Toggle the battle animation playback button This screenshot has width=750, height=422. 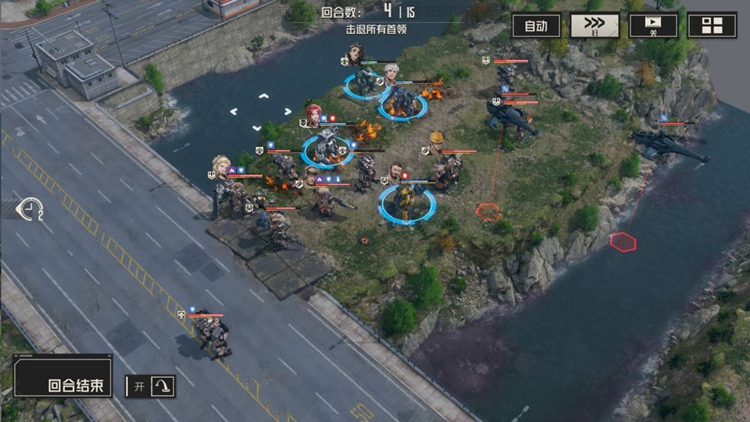point(653,26)
